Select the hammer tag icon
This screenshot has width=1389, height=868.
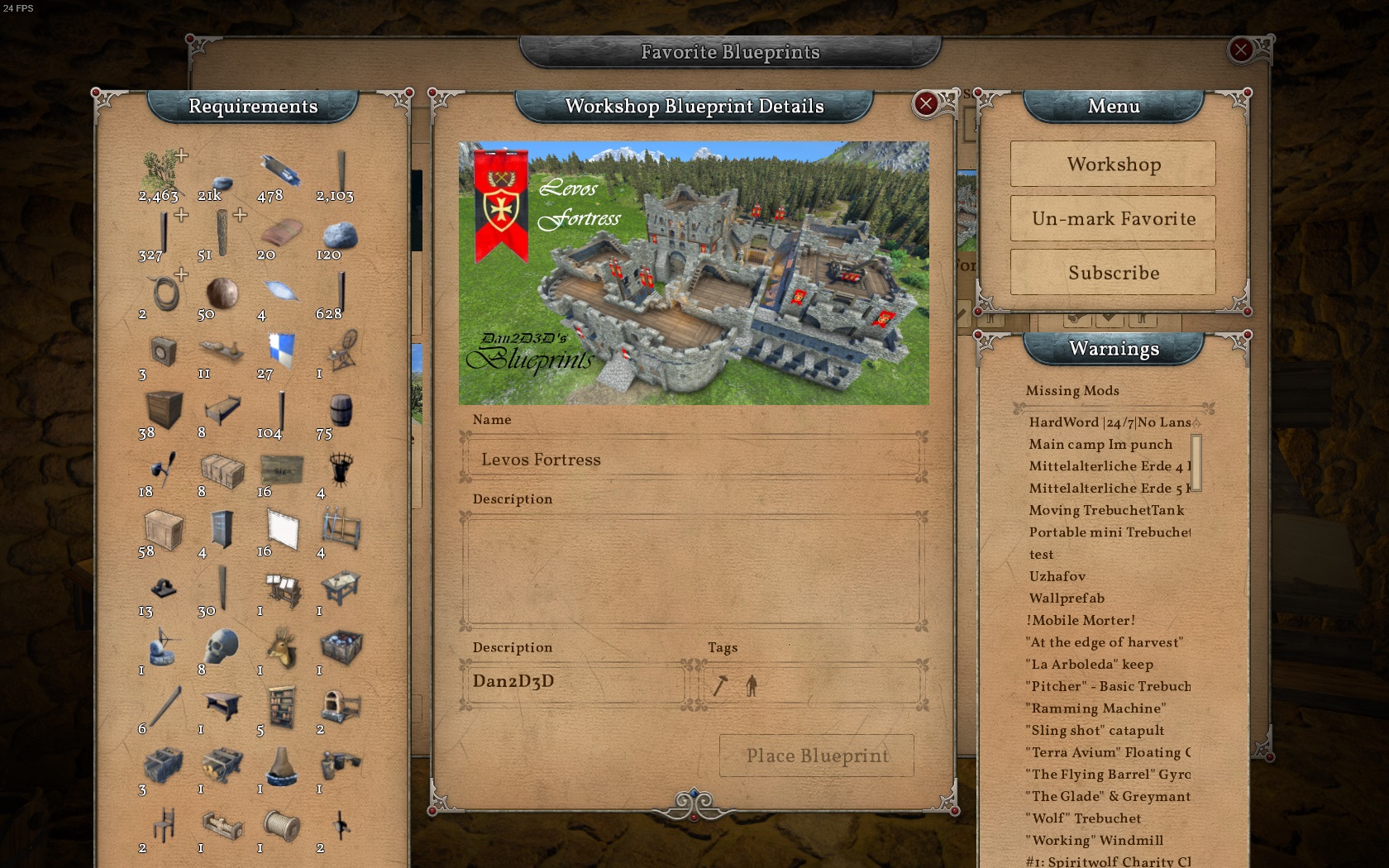tap(720, 685)
